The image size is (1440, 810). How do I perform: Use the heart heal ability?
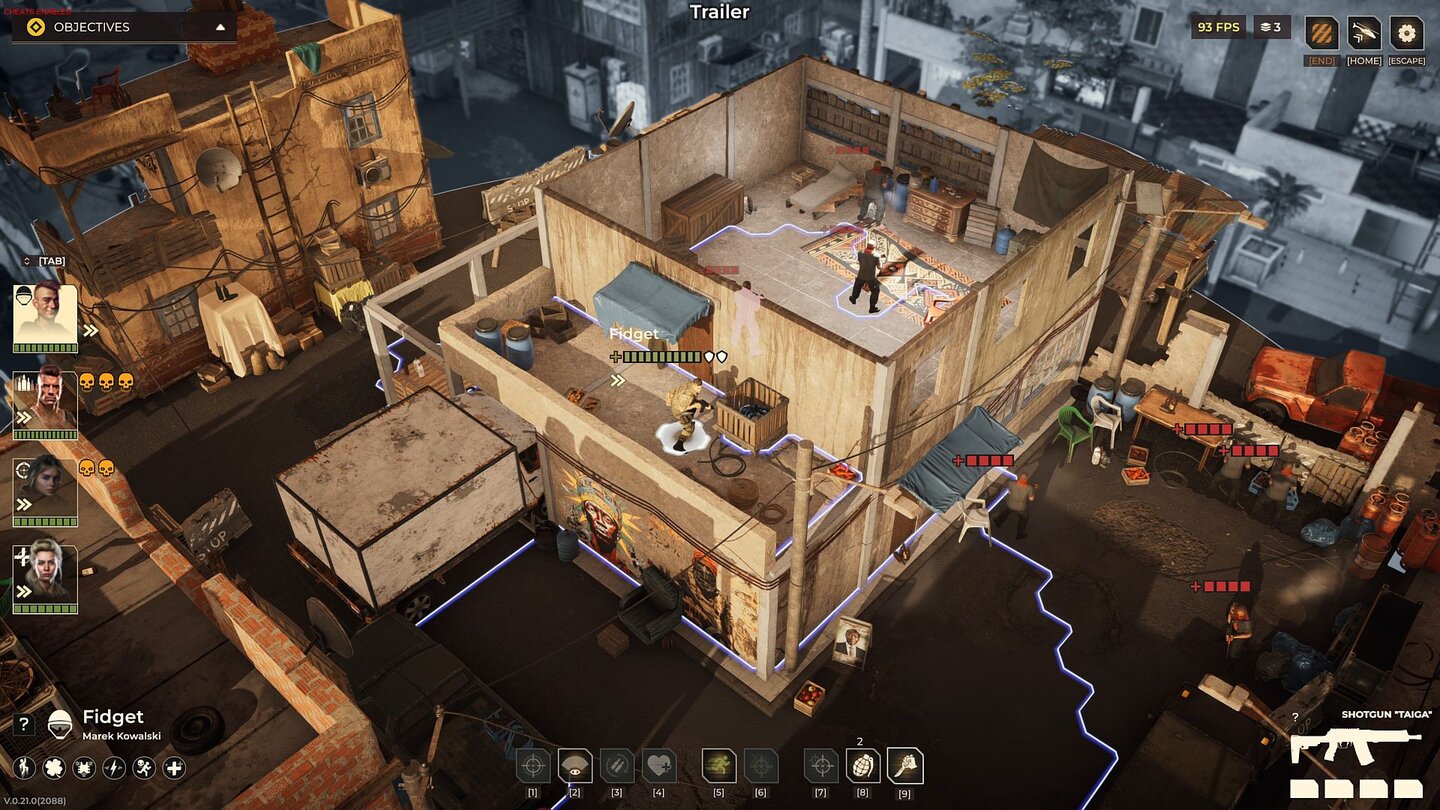pos(659,766)
